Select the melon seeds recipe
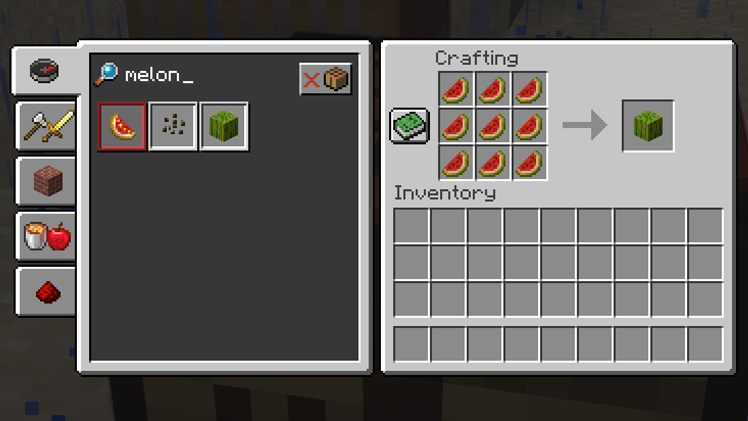 [173, 127]
